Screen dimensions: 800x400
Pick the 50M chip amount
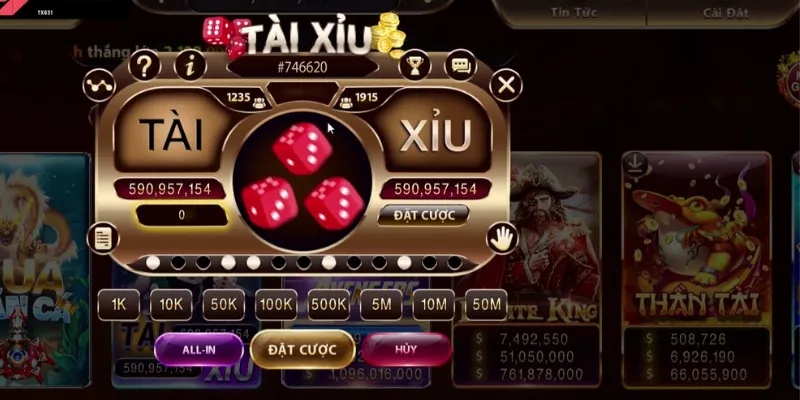pyautogui.click(x=486, y=304)
